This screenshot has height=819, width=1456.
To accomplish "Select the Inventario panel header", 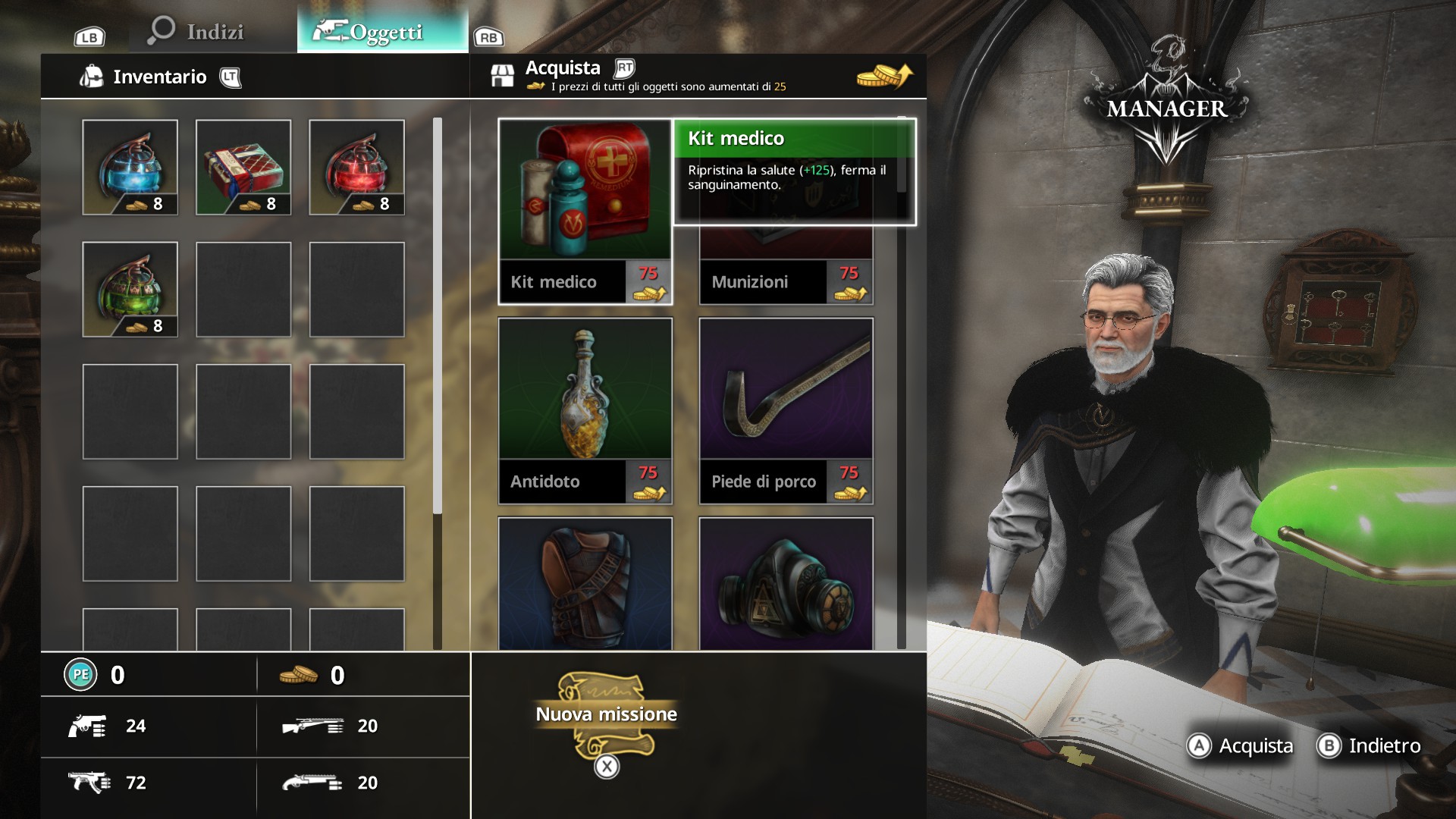I will point(159,77).
